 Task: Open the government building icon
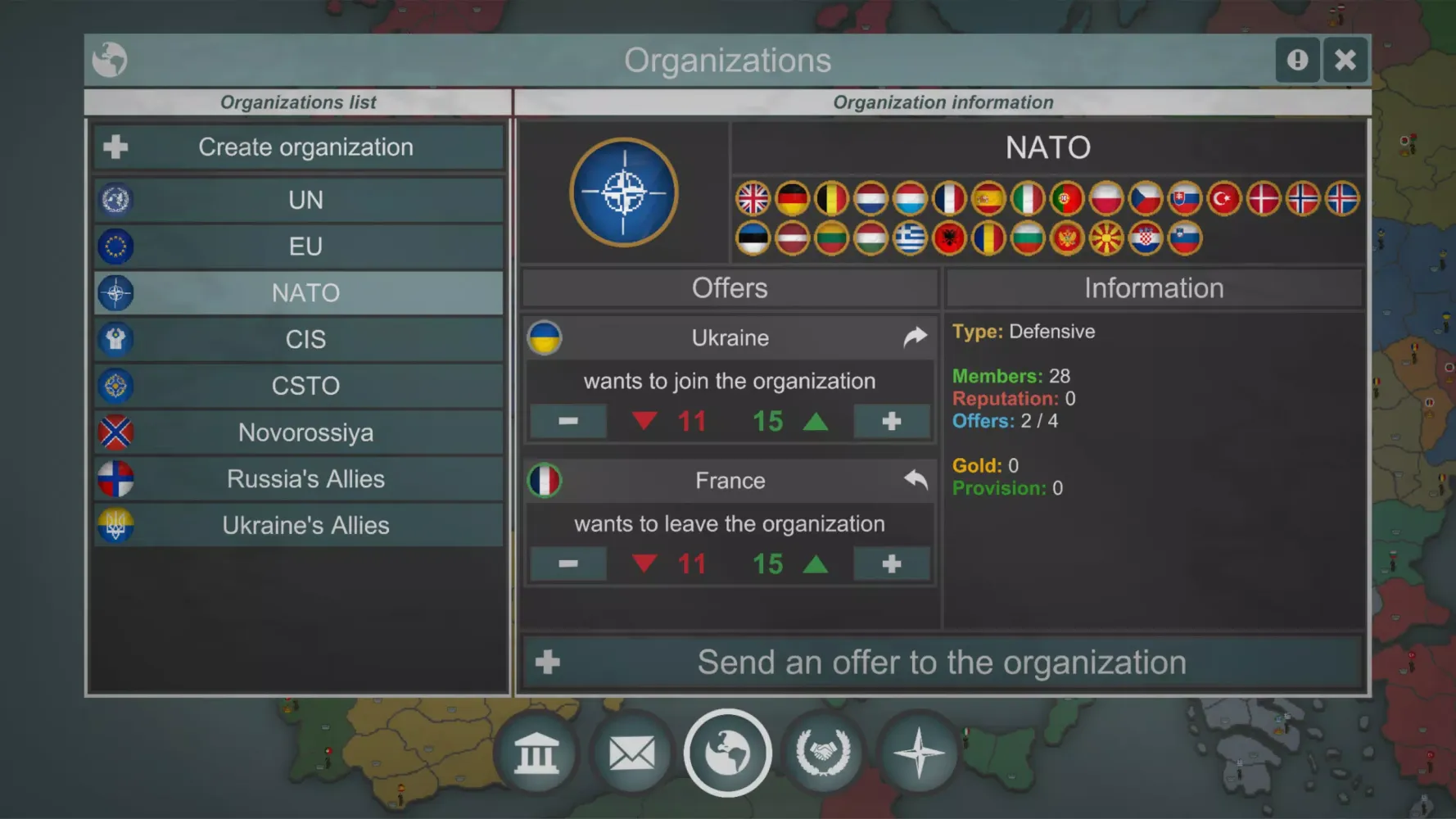coord(536,753)
